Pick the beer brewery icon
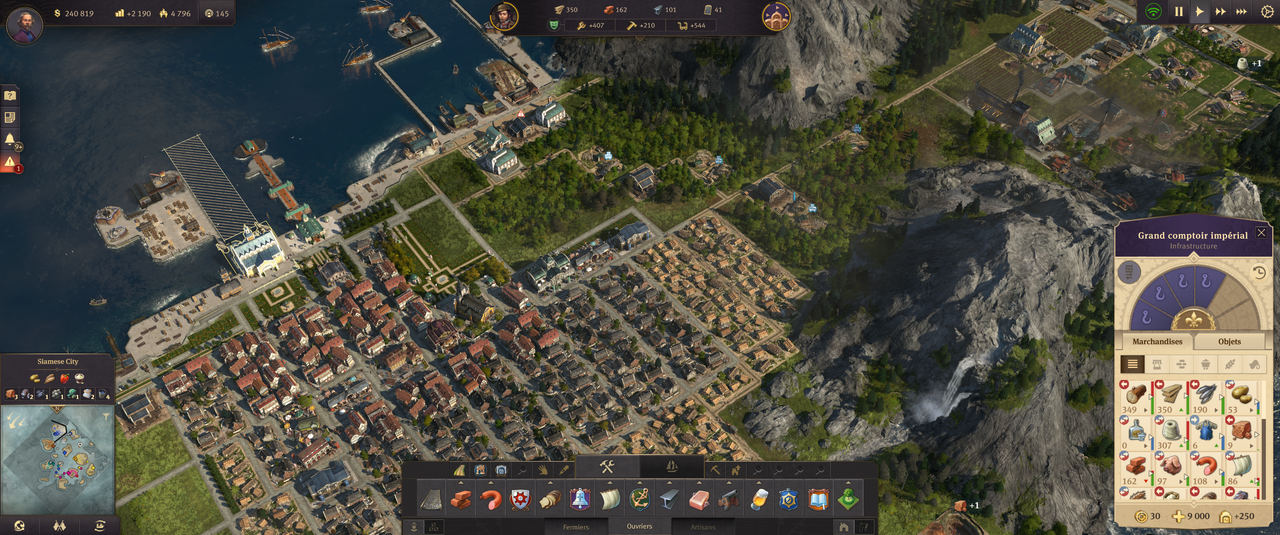 (759, 499)
